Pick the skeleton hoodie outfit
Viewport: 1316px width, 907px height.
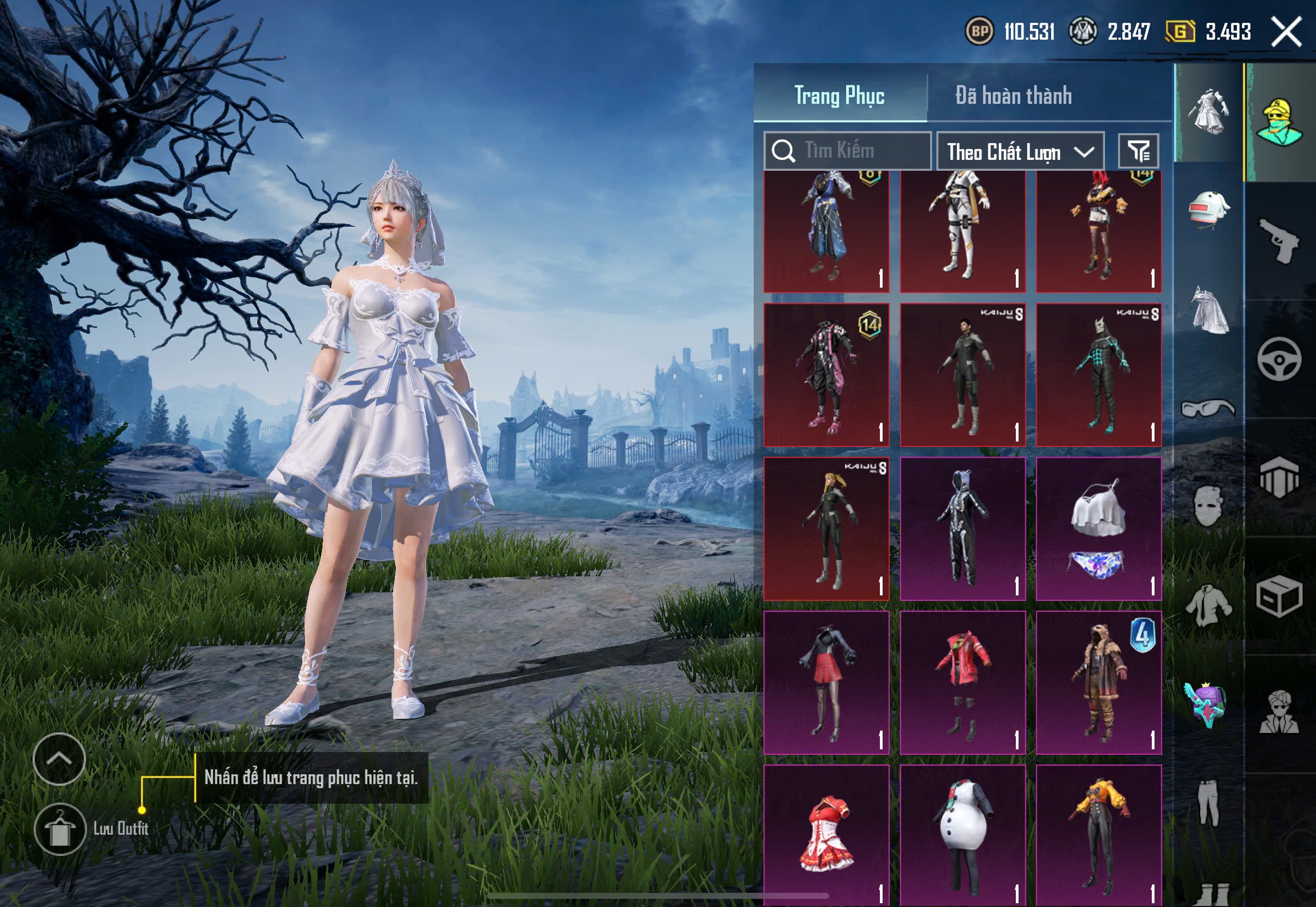click(963, 529)
